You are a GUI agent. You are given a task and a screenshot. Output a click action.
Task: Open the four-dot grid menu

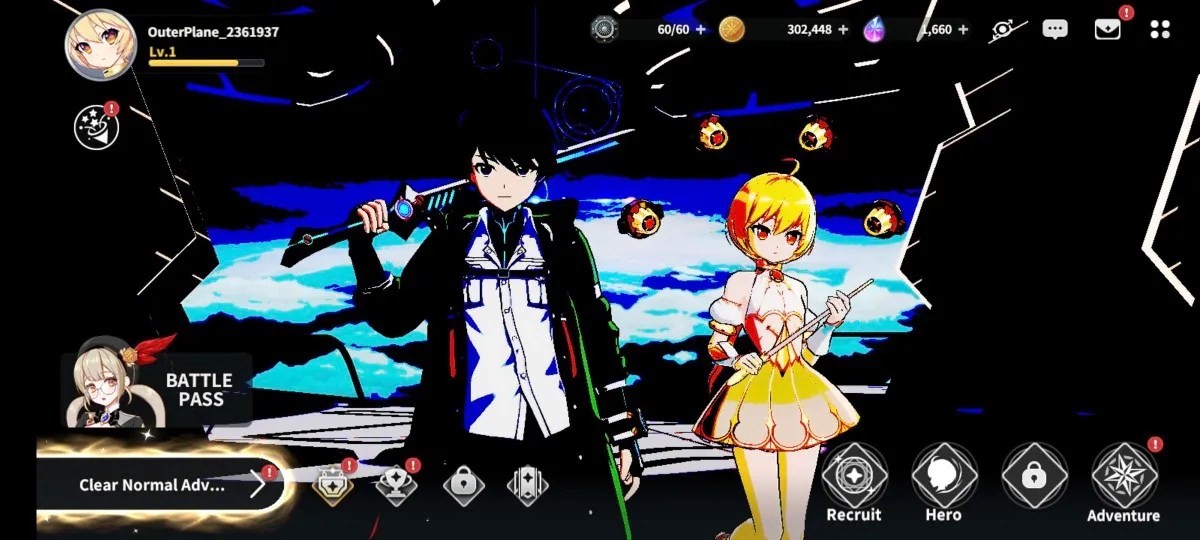pyautogui.click(x=1160, y=29)
